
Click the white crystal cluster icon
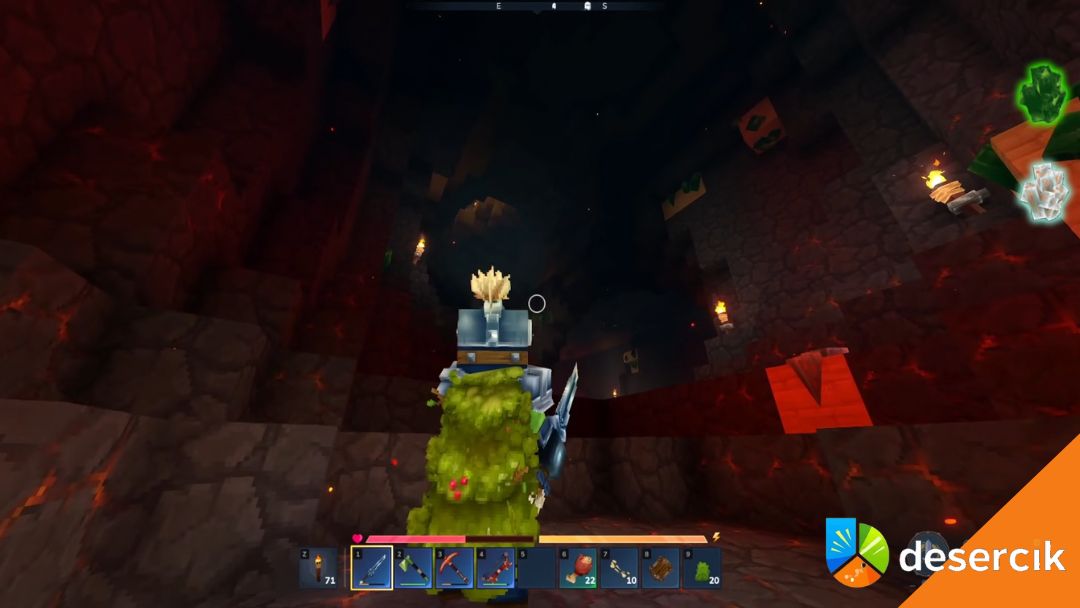click(1046, 191)
